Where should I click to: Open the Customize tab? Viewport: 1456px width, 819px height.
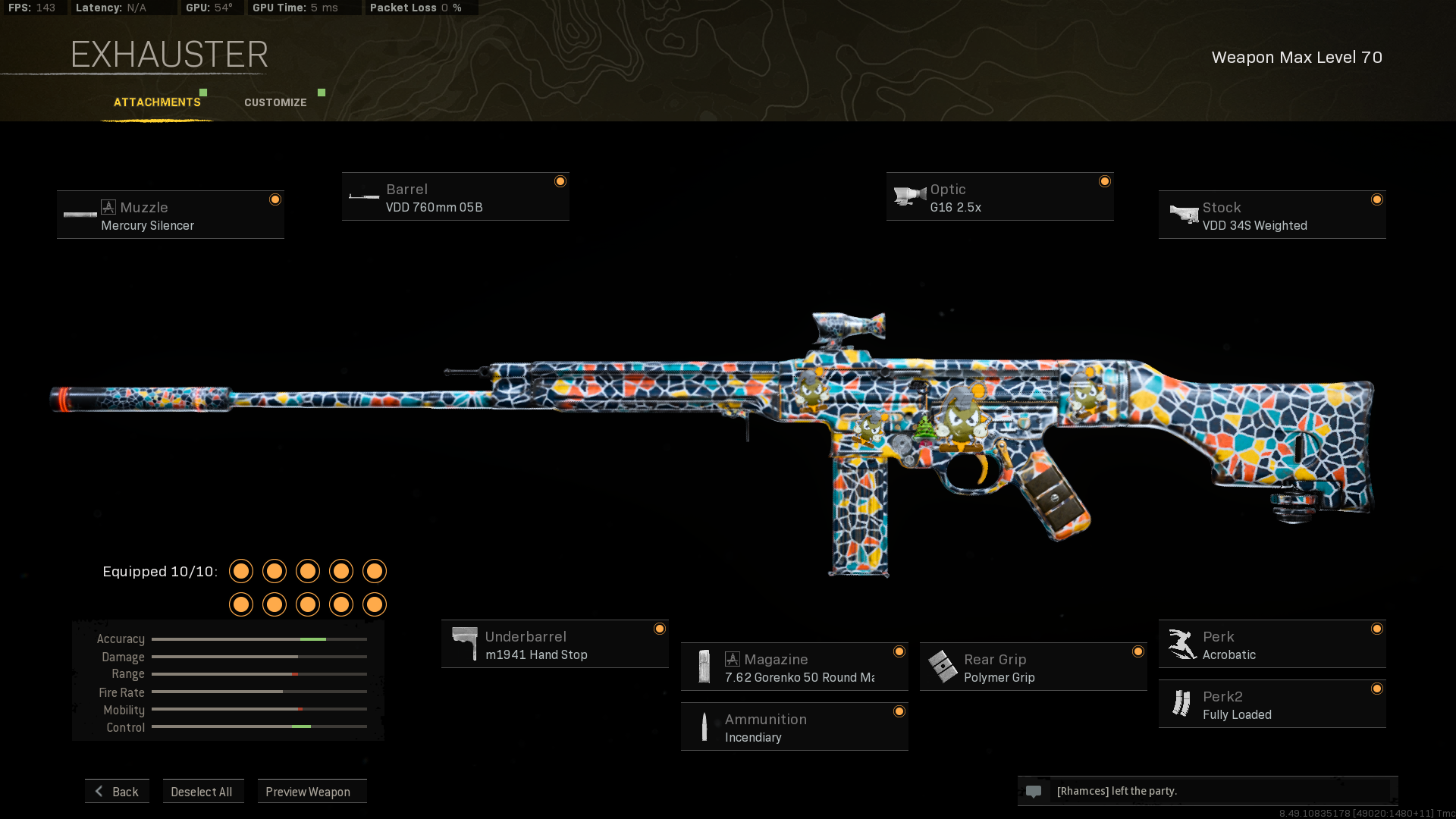click(275, 102)
